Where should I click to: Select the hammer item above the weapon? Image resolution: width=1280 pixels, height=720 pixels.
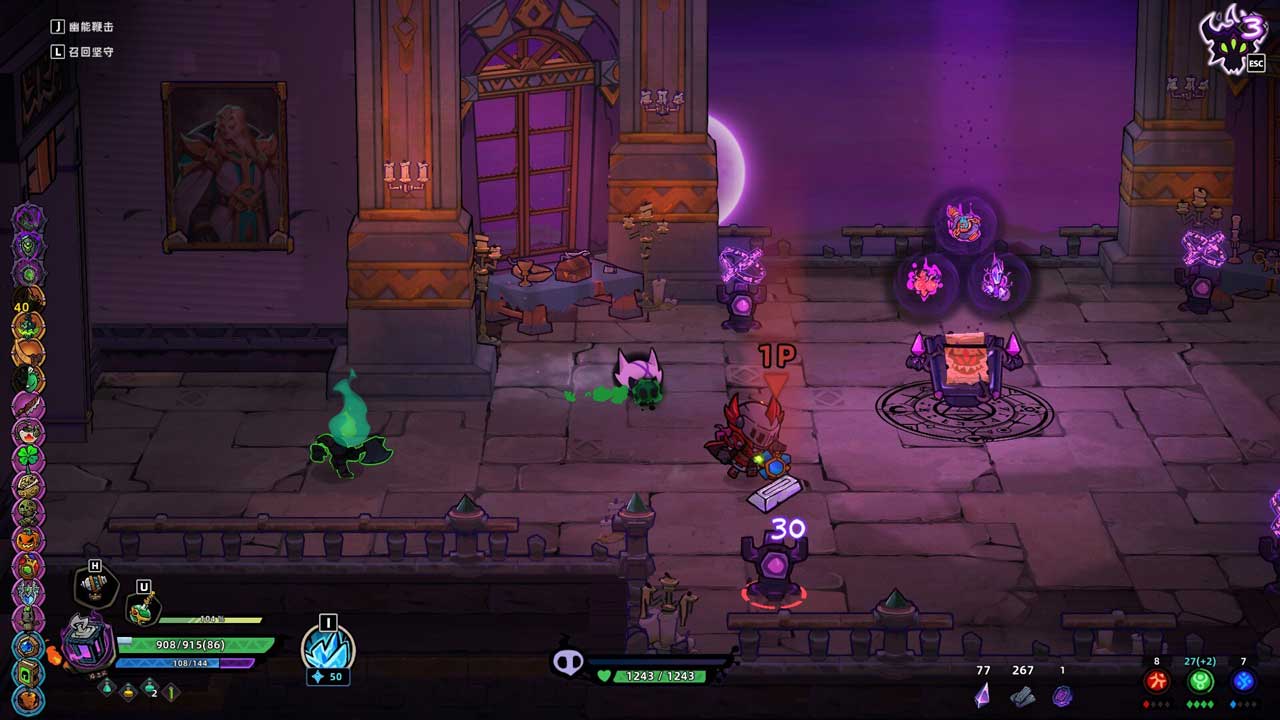pos(95,586)
